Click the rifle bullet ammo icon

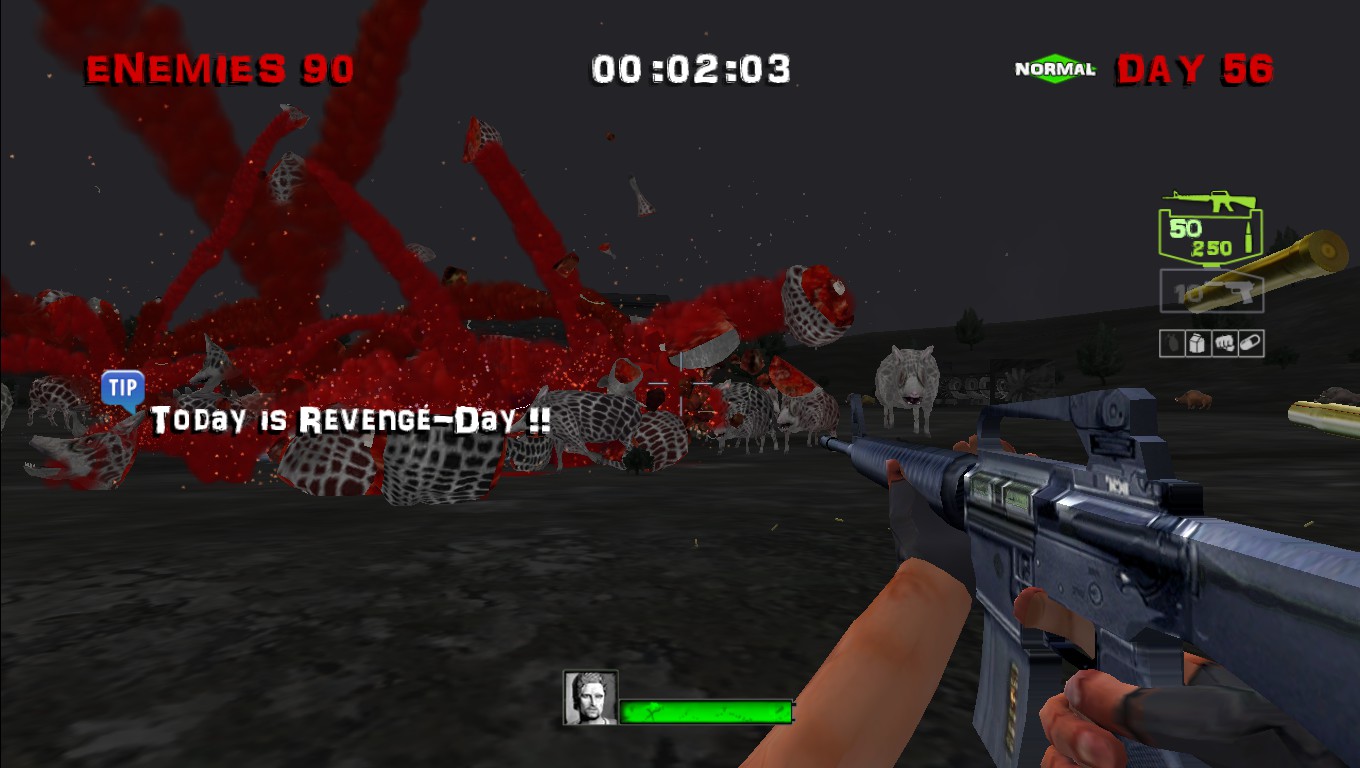point(1250,237)
